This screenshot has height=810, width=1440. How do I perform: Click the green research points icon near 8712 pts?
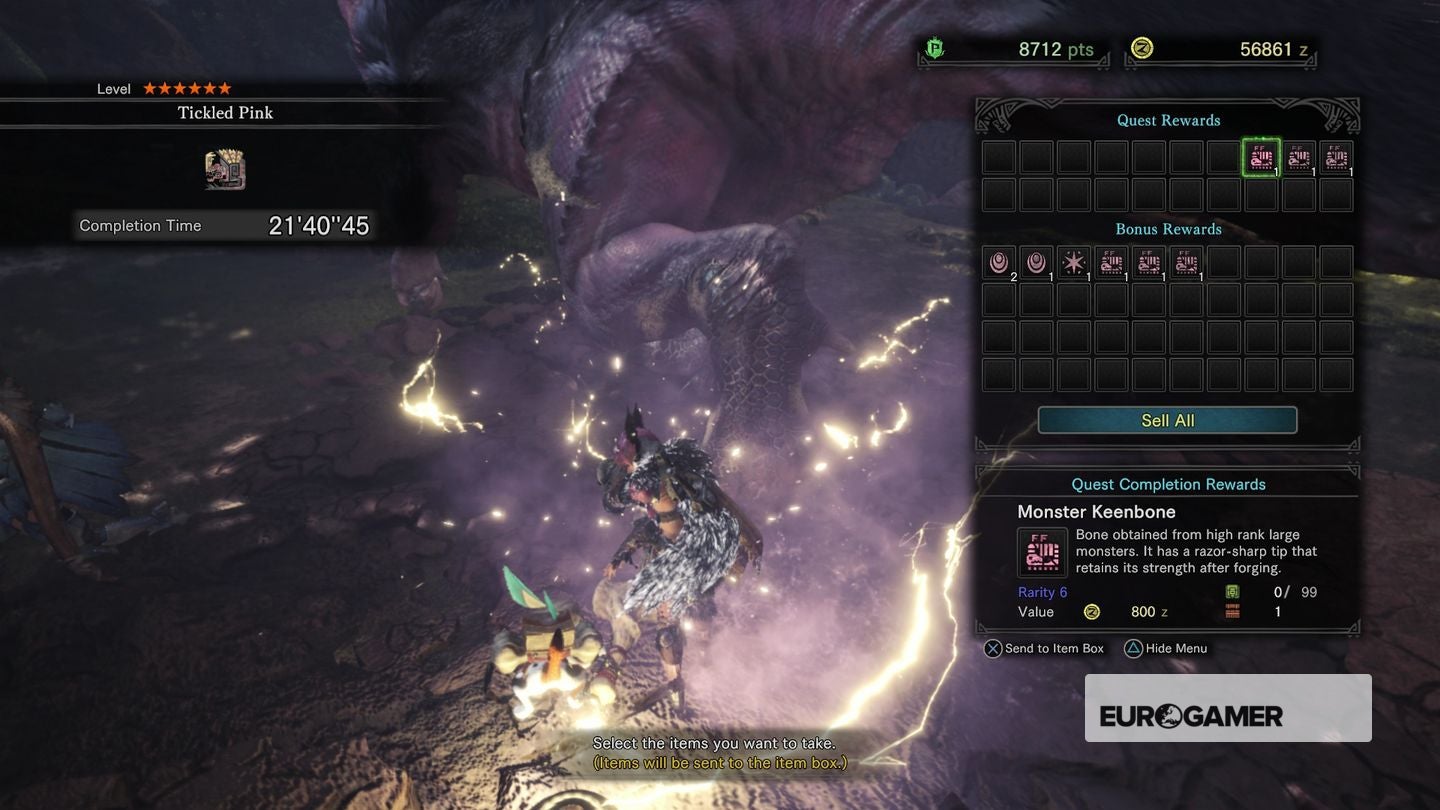(x=934, y=49)
